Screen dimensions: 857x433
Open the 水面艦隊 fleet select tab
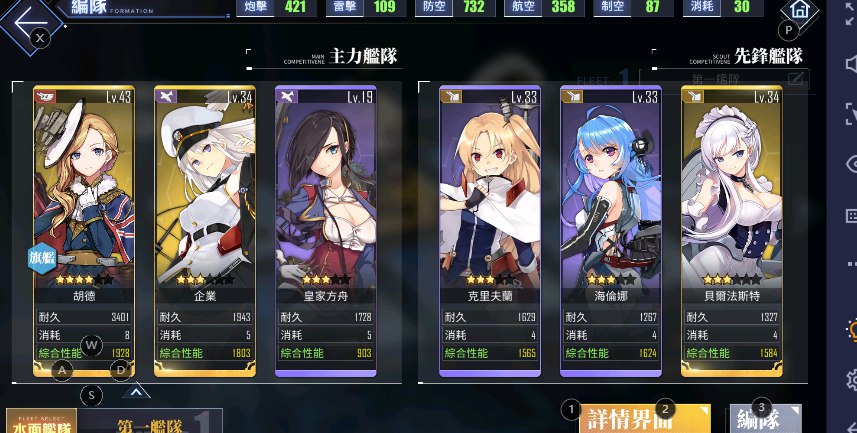(42, 421)
